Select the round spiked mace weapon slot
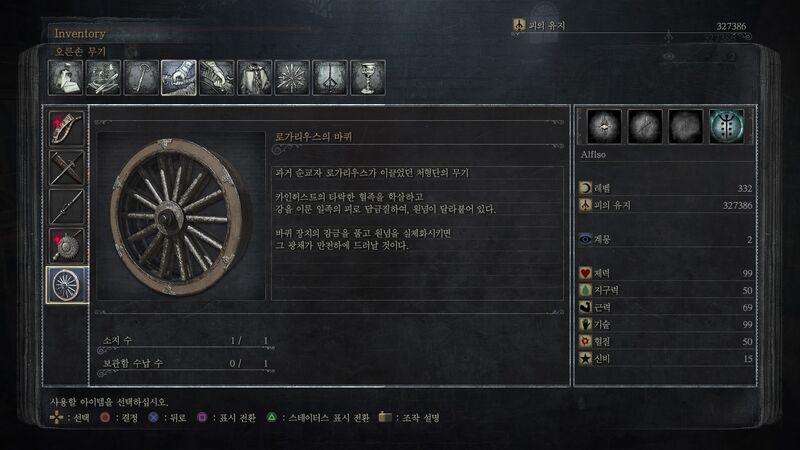This screenshot has width=800, height=450. [x=68, y=245]
